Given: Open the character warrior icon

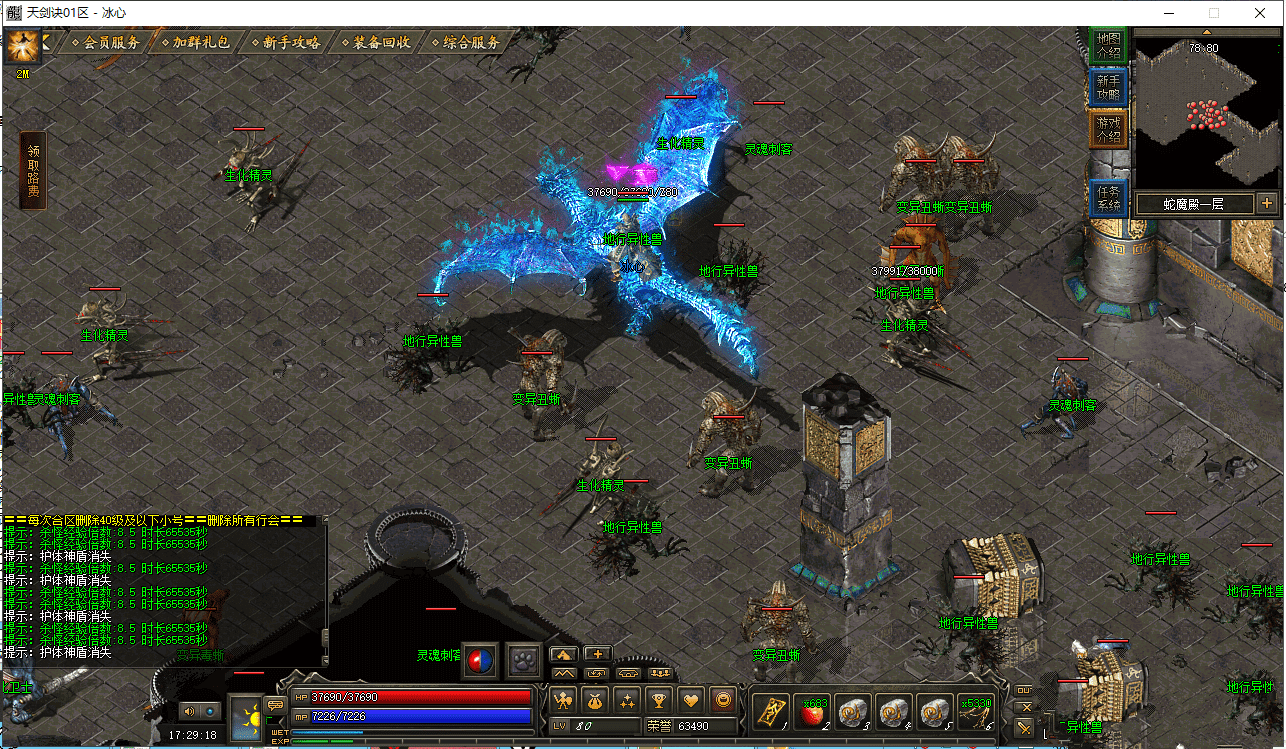Looking at the screenshot, I should point(564,700).
